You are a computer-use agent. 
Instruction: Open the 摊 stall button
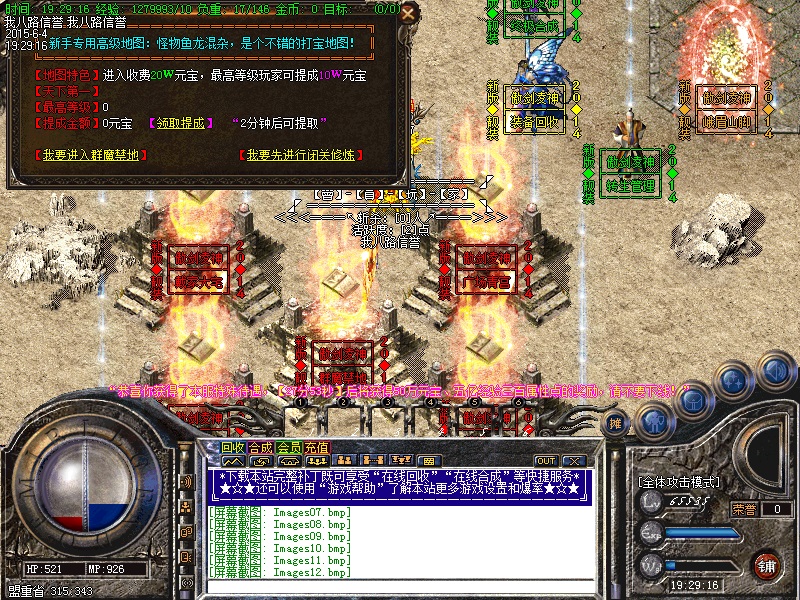(617, 423)
